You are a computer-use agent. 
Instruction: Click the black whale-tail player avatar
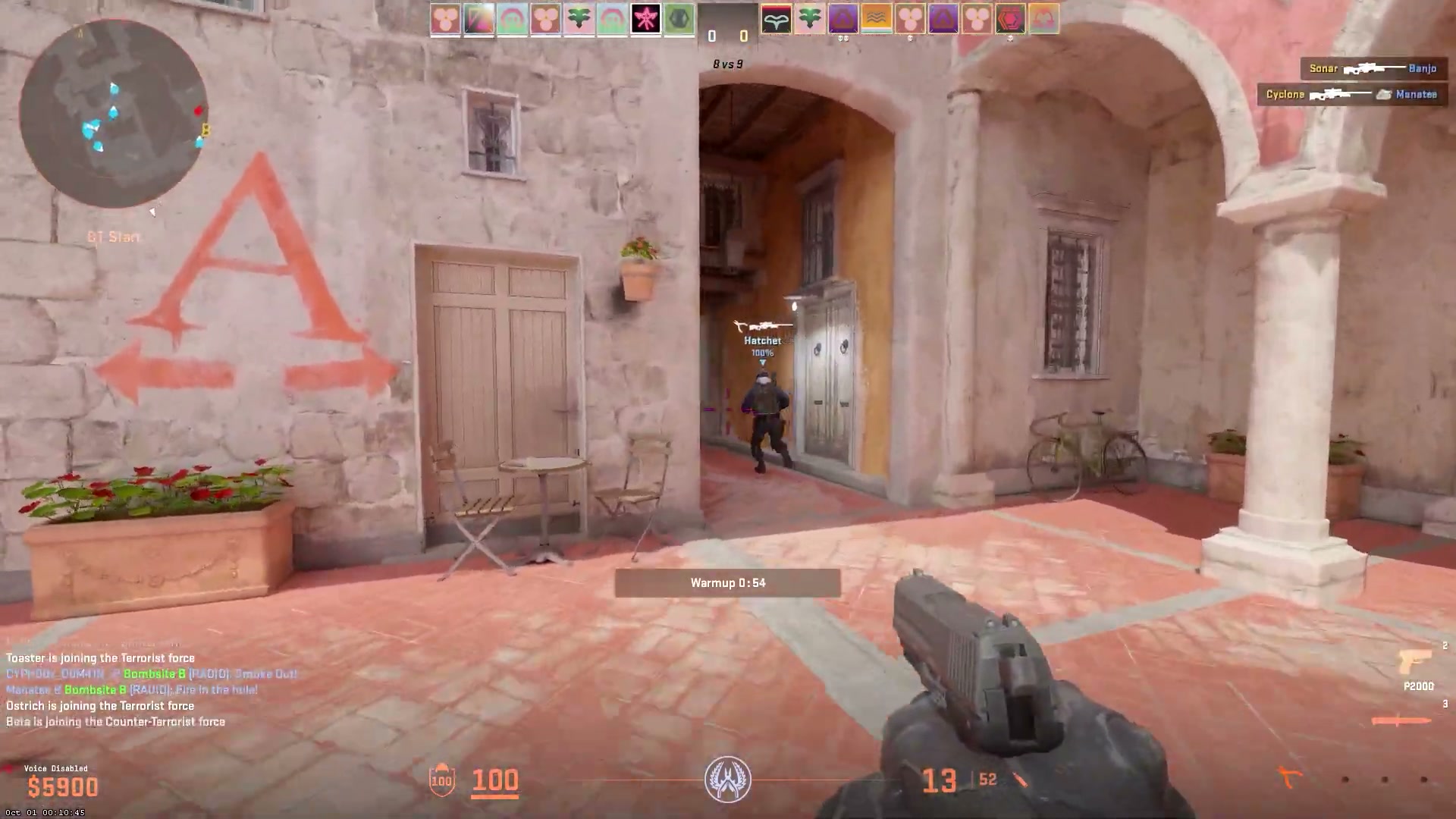click(776, 19)
